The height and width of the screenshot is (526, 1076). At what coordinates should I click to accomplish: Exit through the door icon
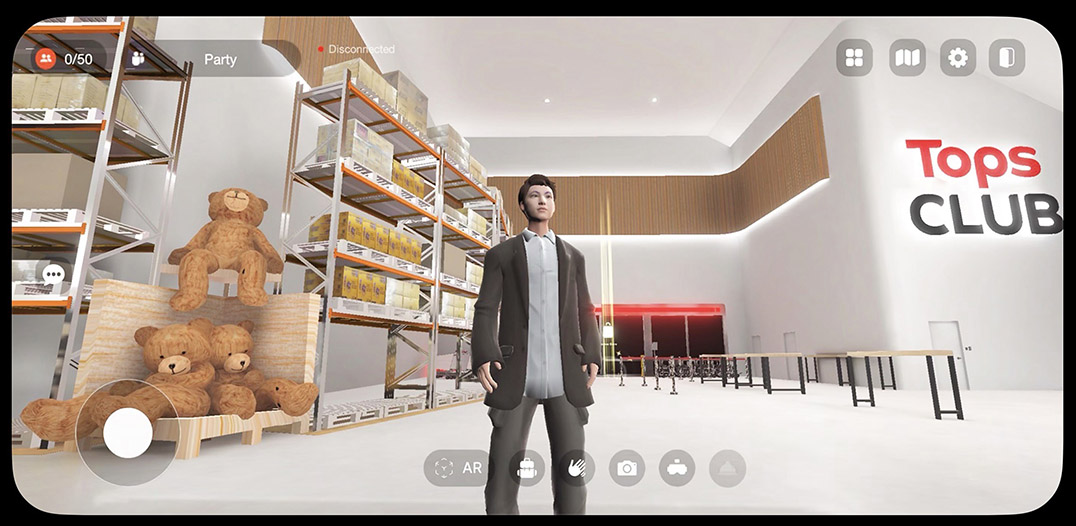(1007, 58)
